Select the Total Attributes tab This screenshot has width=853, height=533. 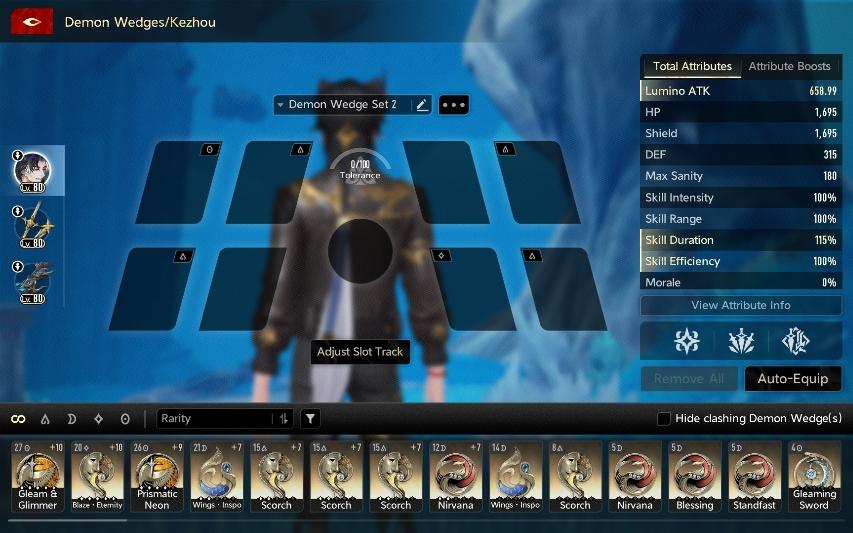pyautogui.click(x=692, y=66)
